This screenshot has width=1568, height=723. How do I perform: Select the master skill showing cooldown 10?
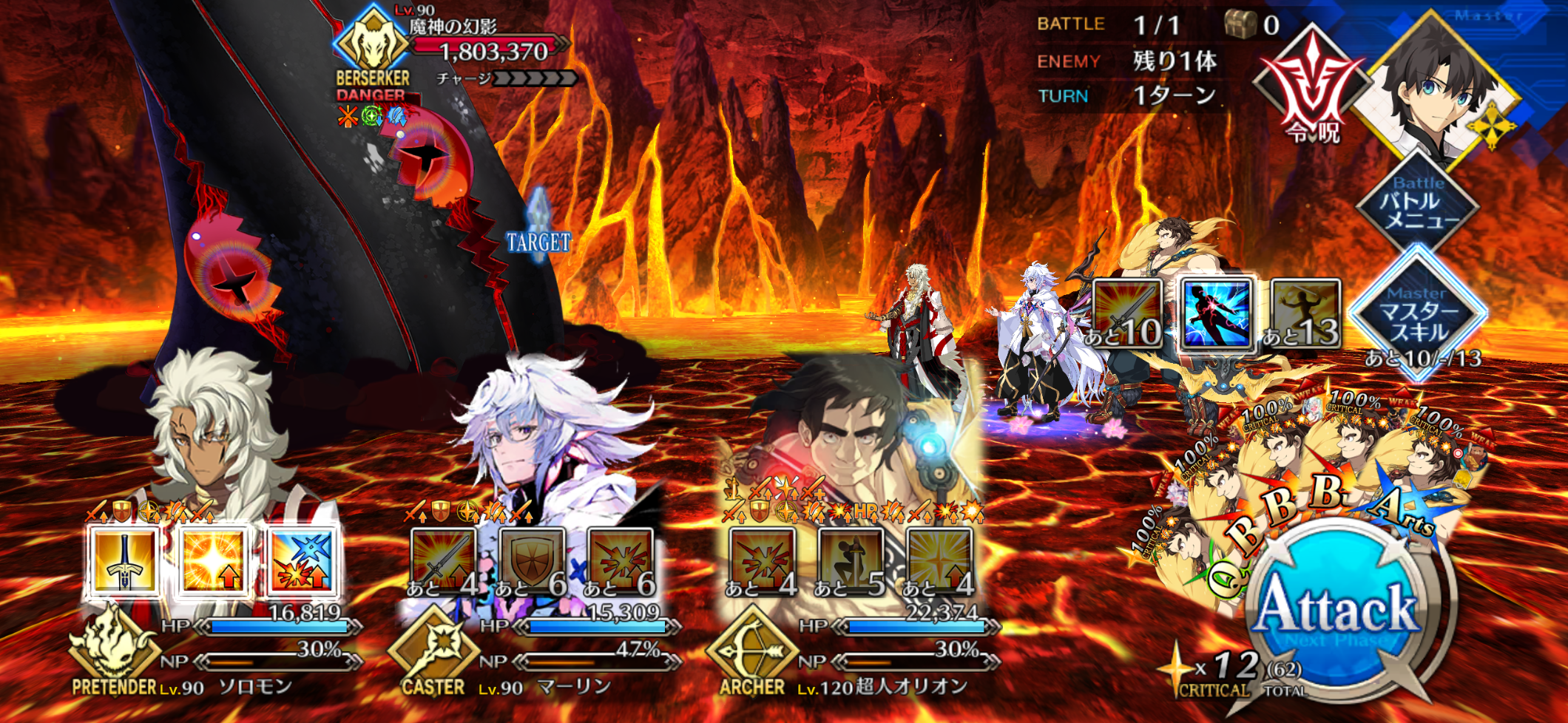coord(1126,313)
